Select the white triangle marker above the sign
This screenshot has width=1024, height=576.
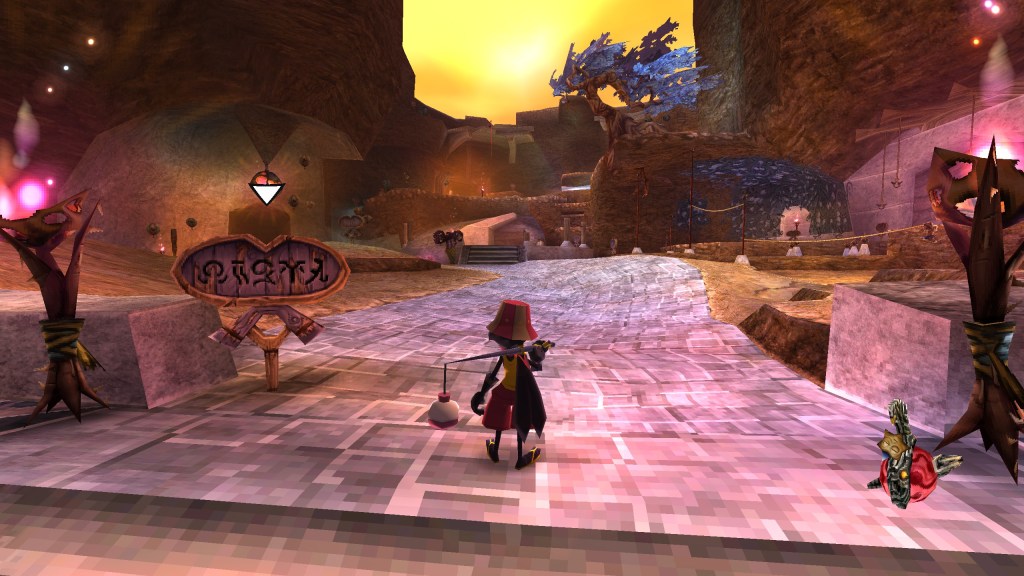(266, 191)
